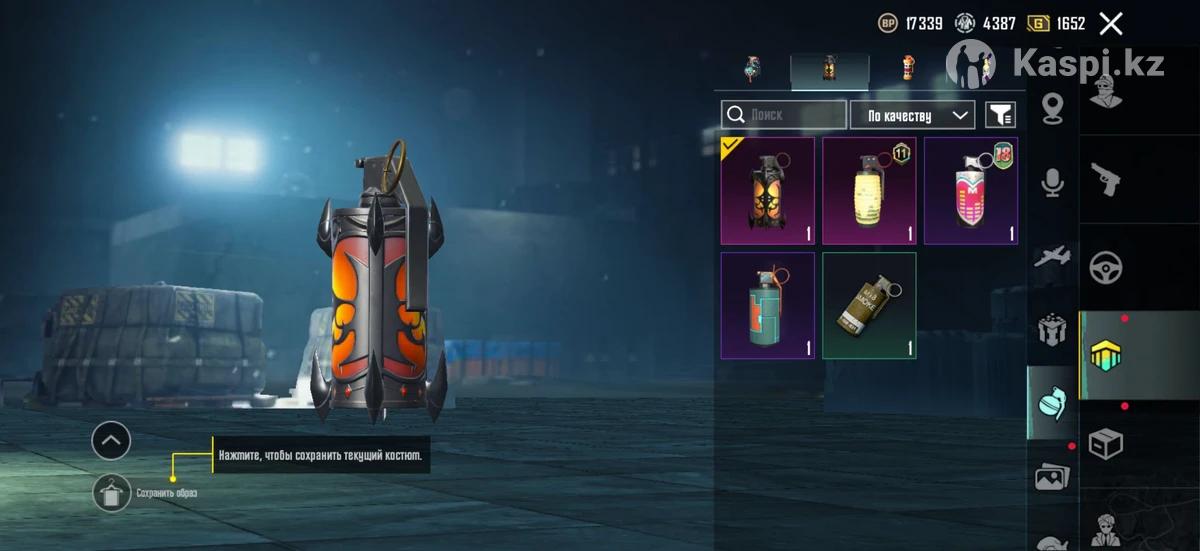Open the filter funnel button
Image resolution: width=1200 pixels, height=551 pixels.
1000,115
